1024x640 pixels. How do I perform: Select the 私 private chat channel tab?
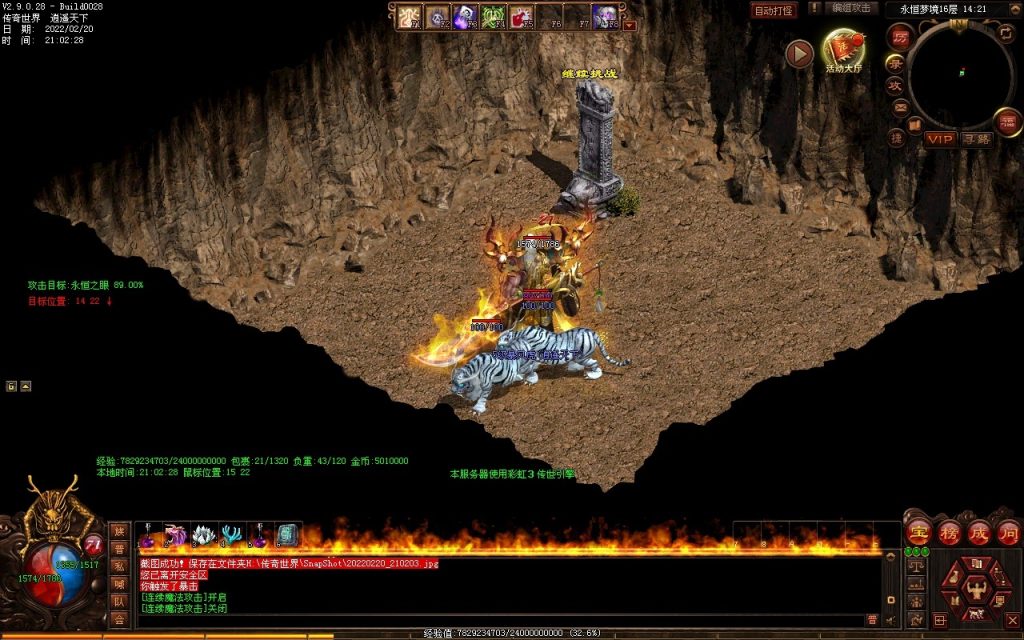click(x=119, y=565)
